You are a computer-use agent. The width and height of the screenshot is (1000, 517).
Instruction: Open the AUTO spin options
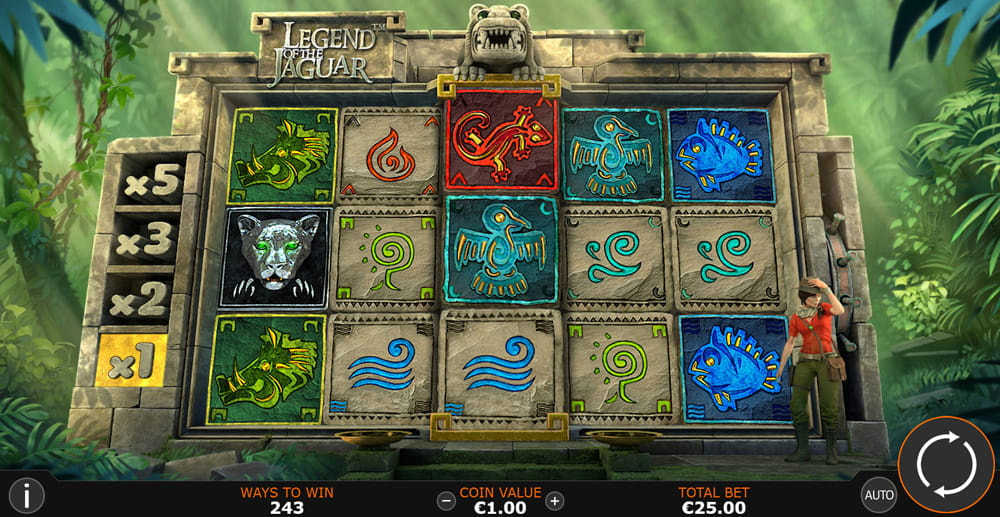878,494
